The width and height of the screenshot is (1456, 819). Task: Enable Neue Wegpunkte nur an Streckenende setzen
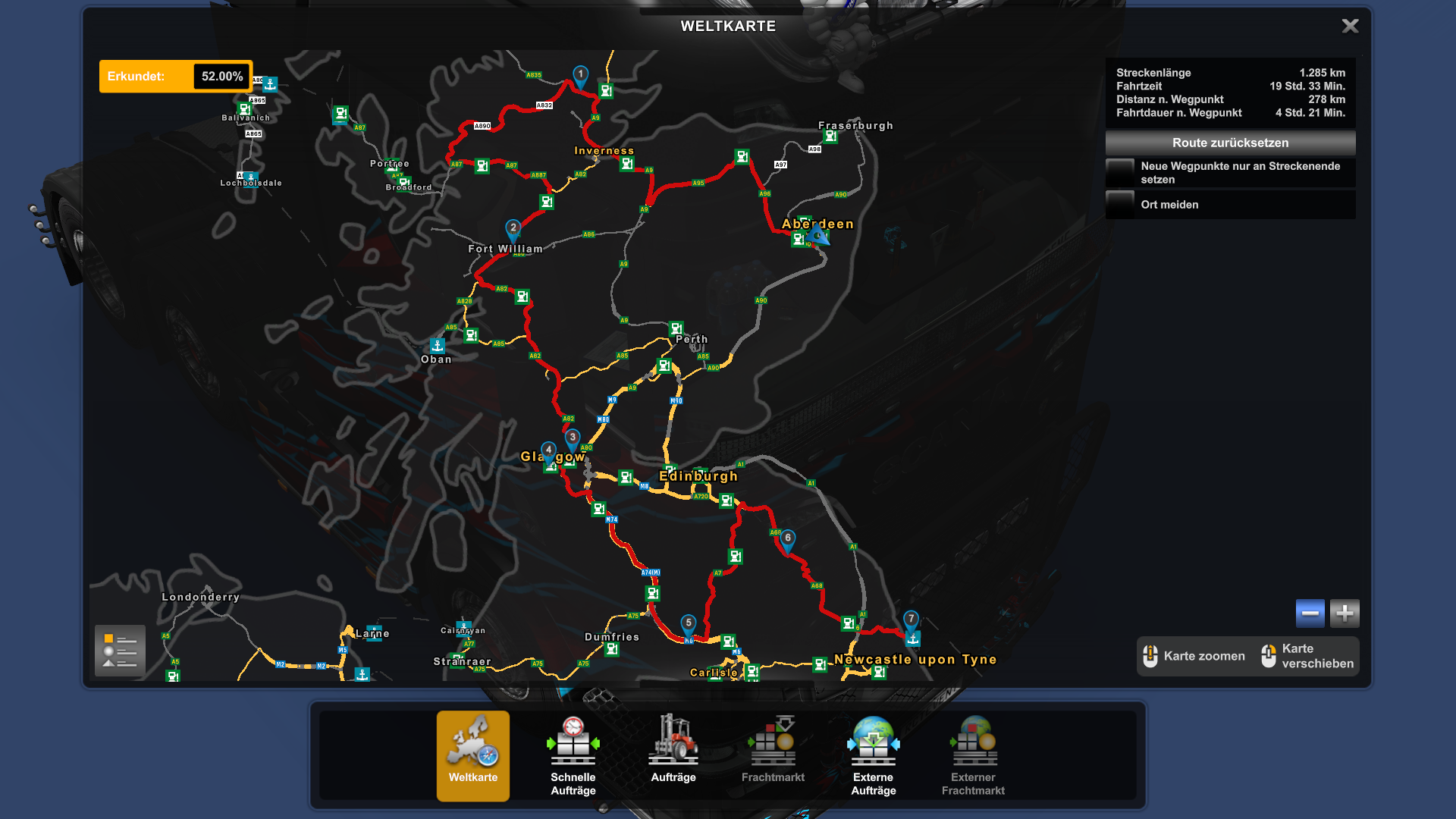tap(1120, 172)
